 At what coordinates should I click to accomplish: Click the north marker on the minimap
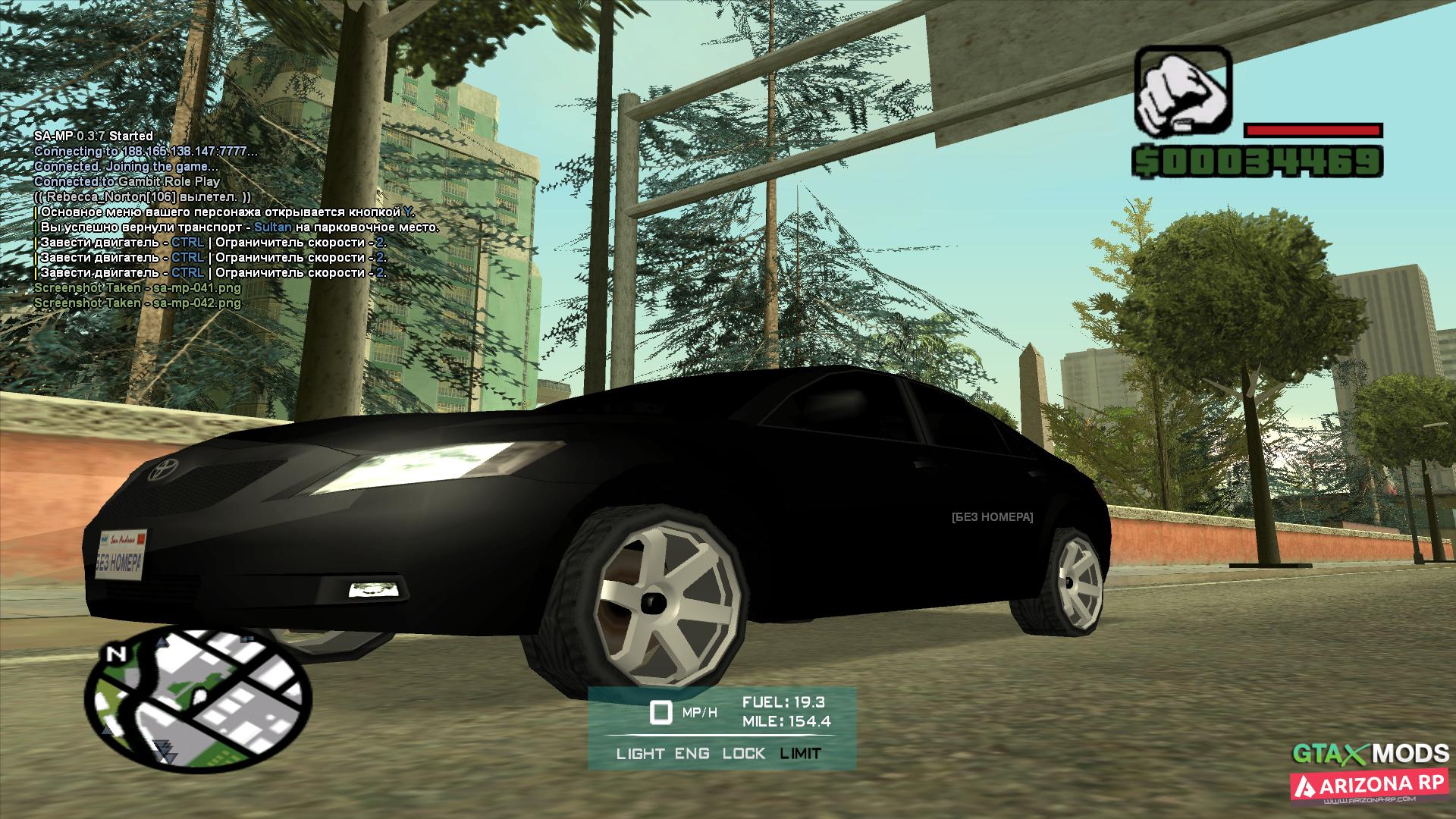(116, 654)
